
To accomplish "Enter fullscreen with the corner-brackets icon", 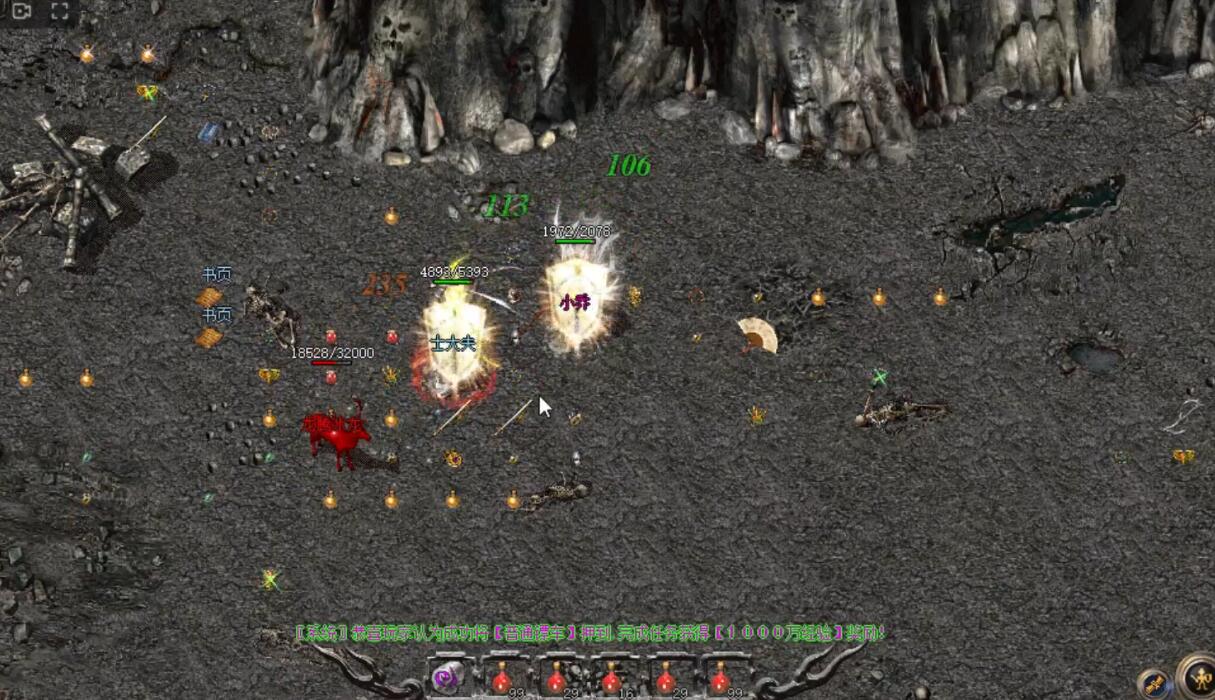I will click(59, 12).
